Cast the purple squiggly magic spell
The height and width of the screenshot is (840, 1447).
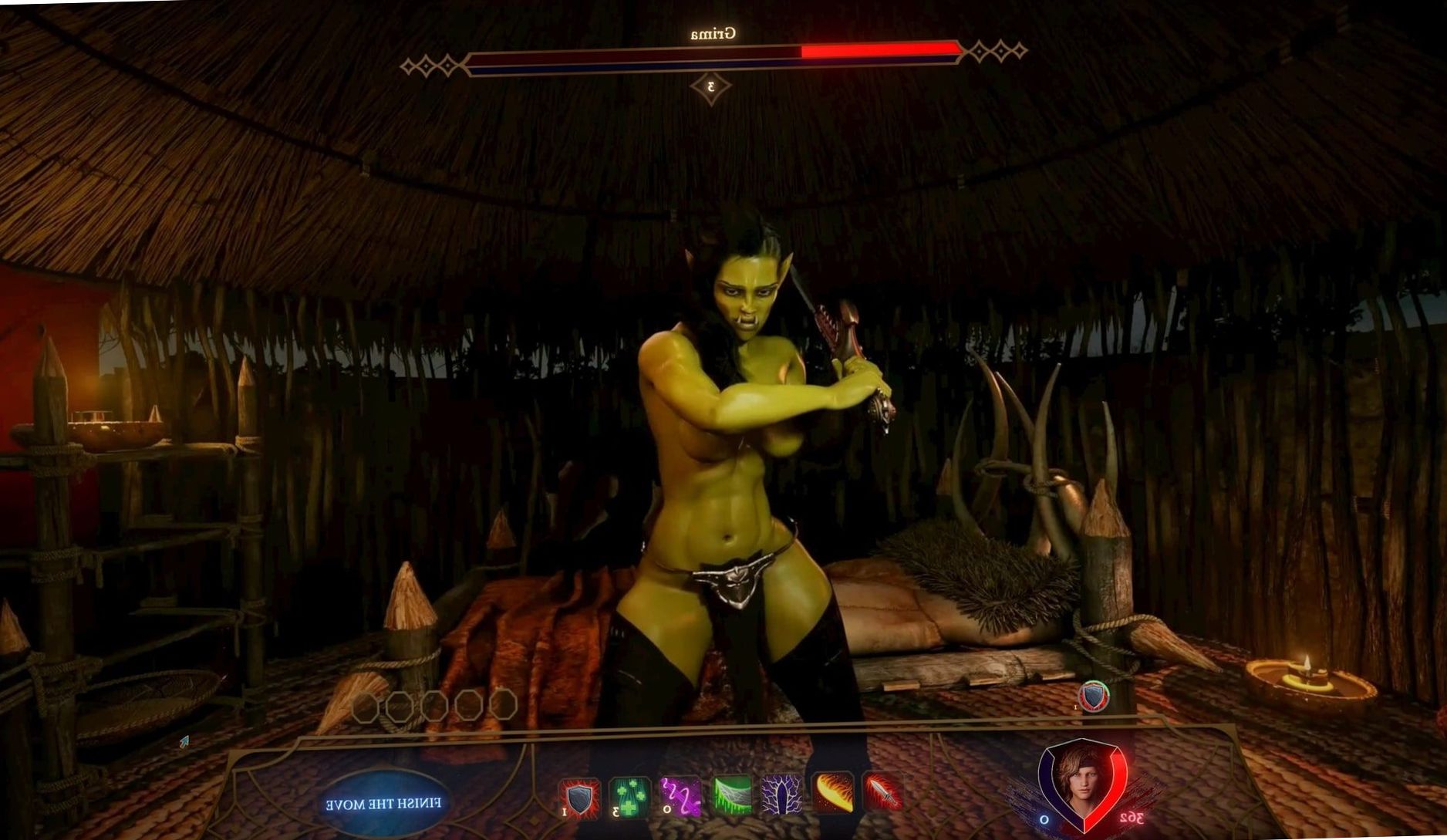pyautogui.click(x=681, y=797)
